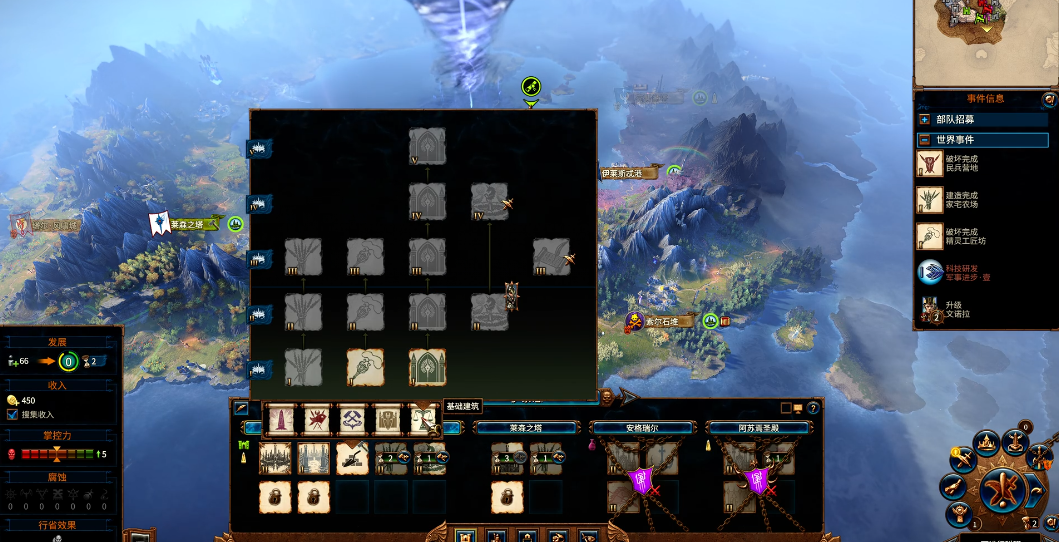
Task: Collapse the 世界事件 events section
Action: click(925, 140)
